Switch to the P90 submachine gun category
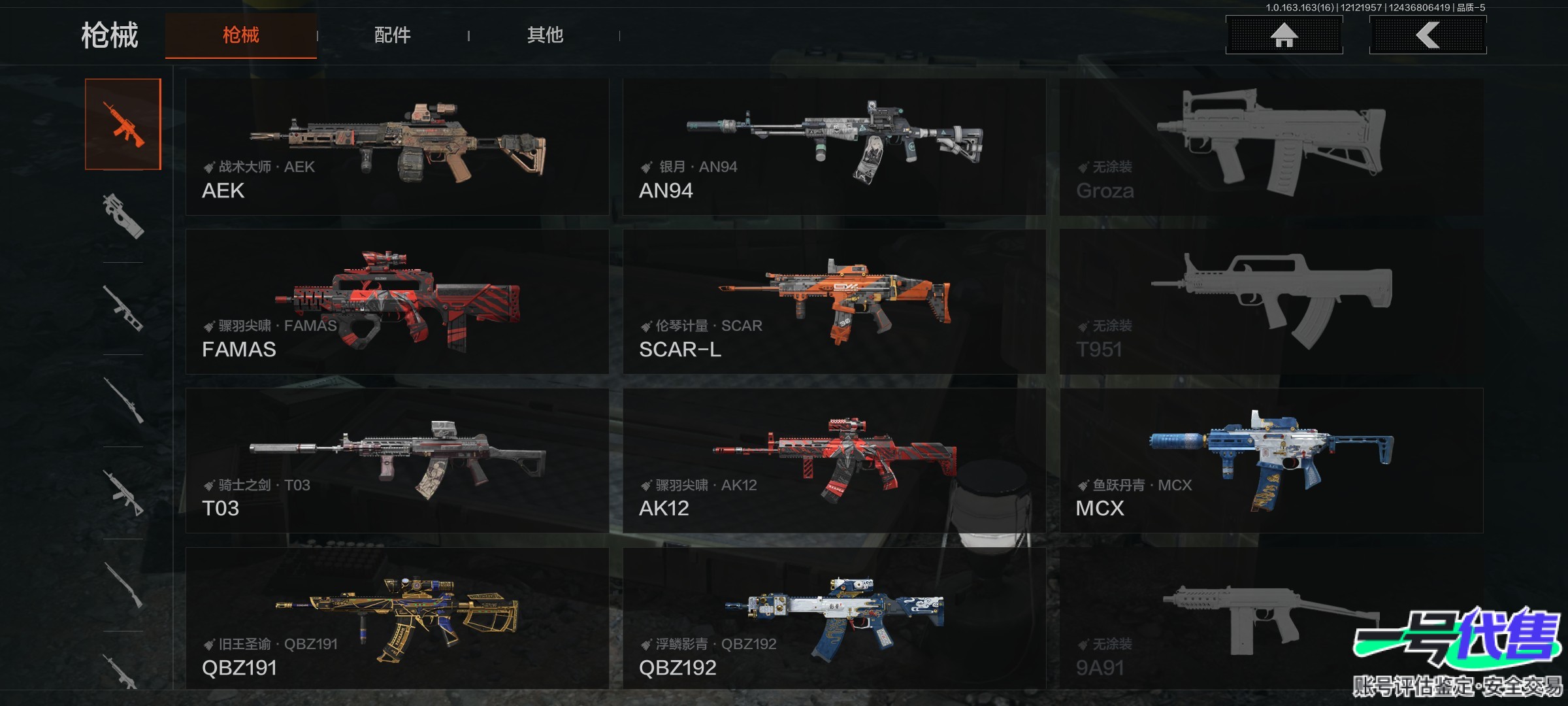Image resolution: width=1568 pixels, height=706 pixels. (x=123, y=216)
